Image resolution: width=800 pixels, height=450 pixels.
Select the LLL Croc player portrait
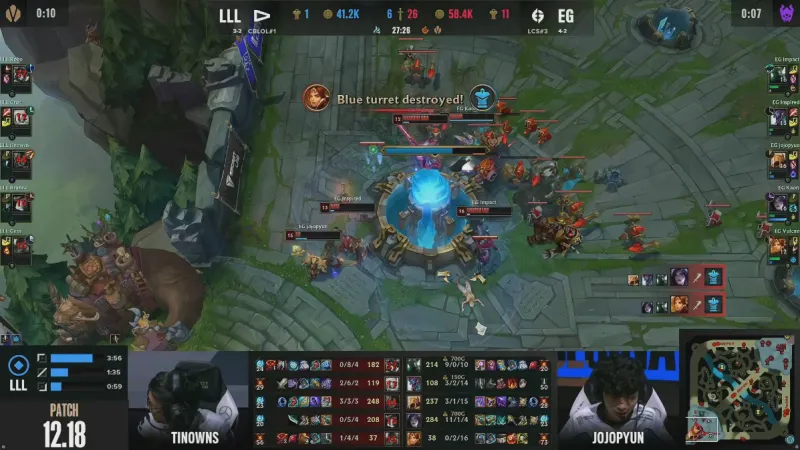pyautogui.click(x=18, y=118)
